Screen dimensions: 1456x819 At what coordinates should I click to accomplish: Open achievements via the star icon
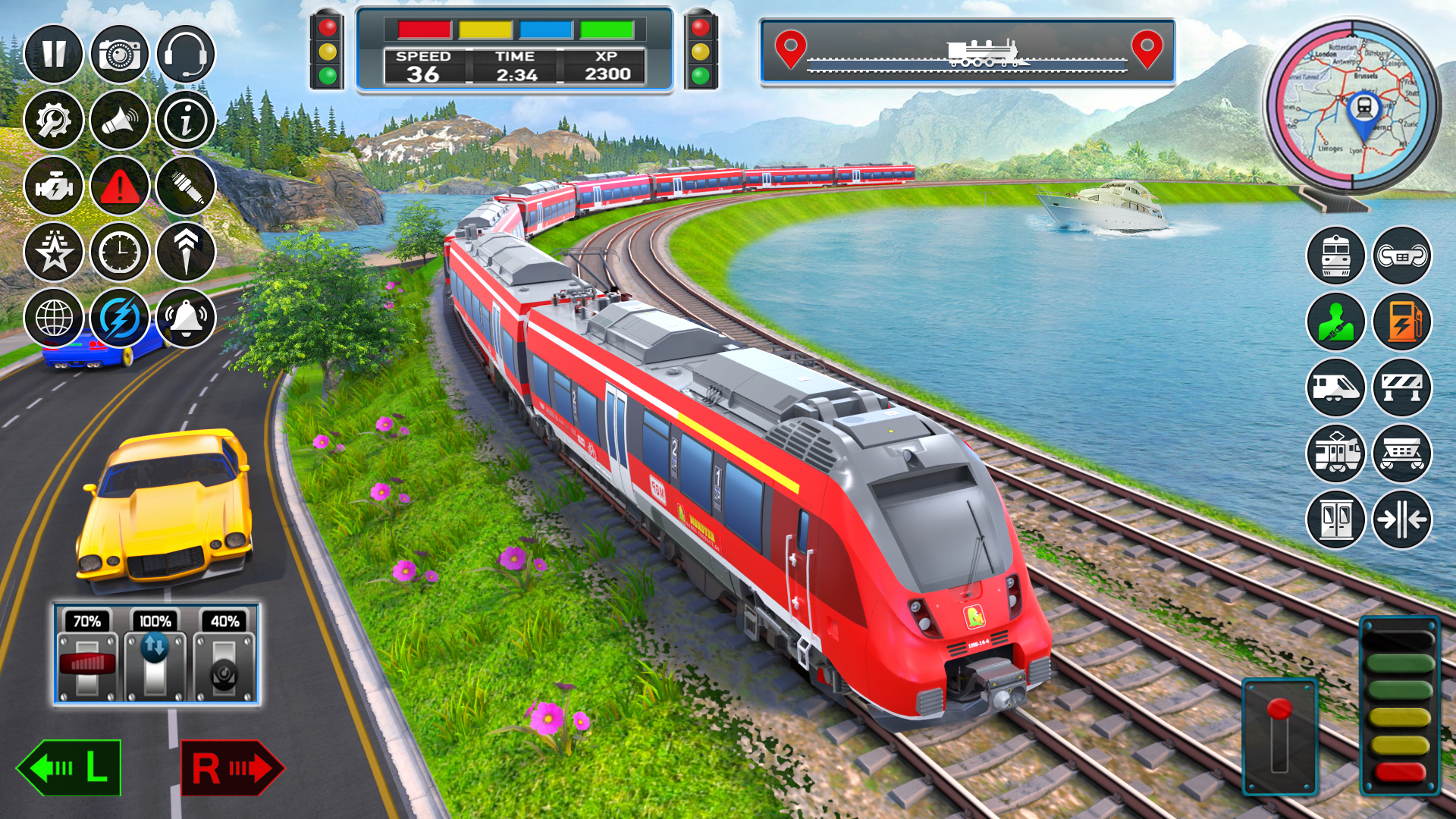(x=55, y=251)
